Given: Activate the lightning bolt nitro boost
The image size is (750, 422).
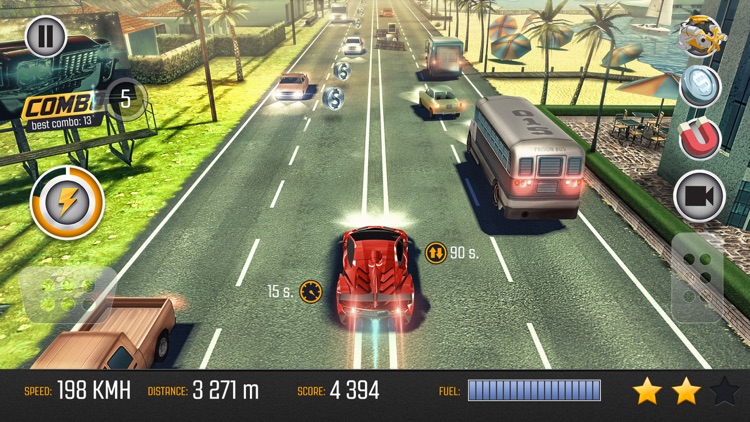Looking at the screenshot, I should (68, 202).
